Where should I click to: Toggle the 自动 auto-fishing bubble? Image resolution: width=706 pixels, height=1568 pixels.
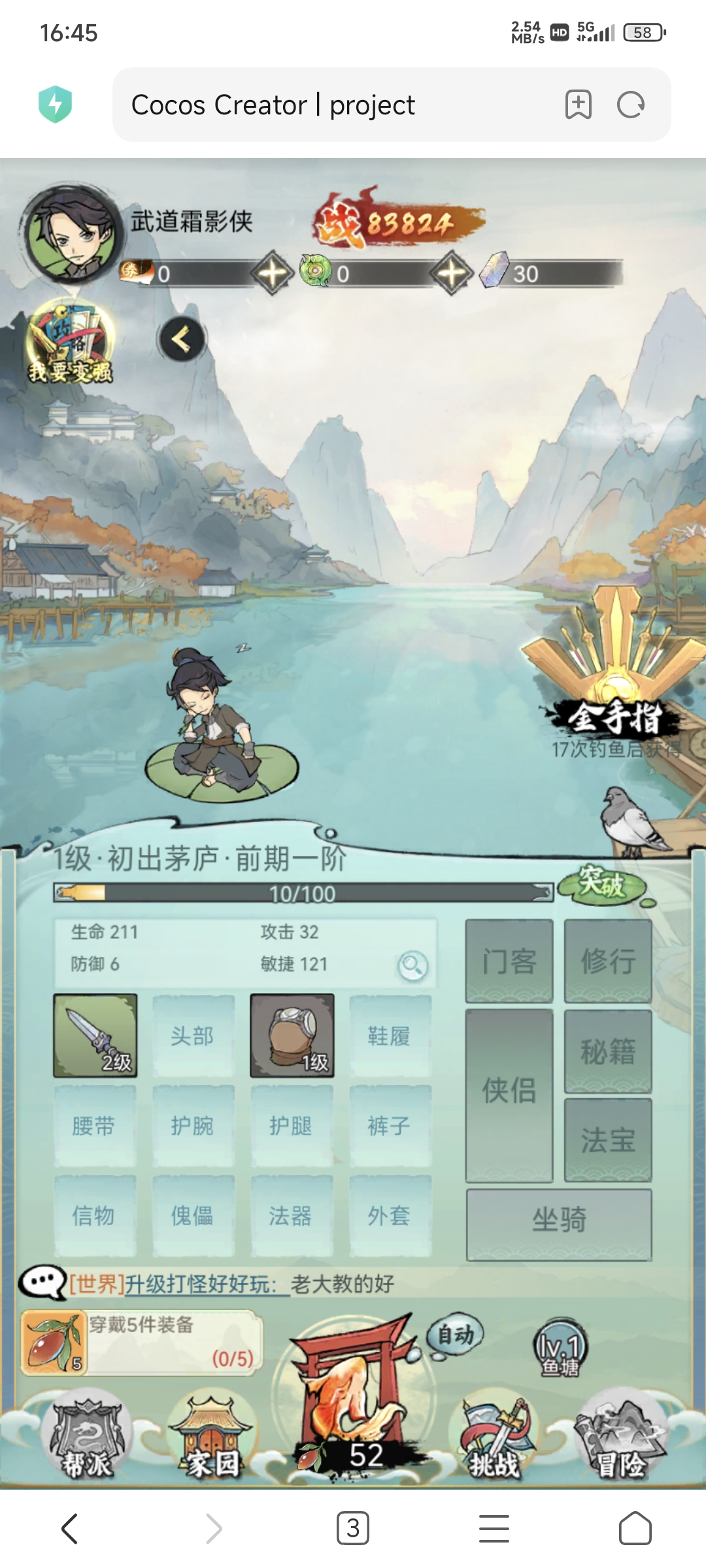455,1334
